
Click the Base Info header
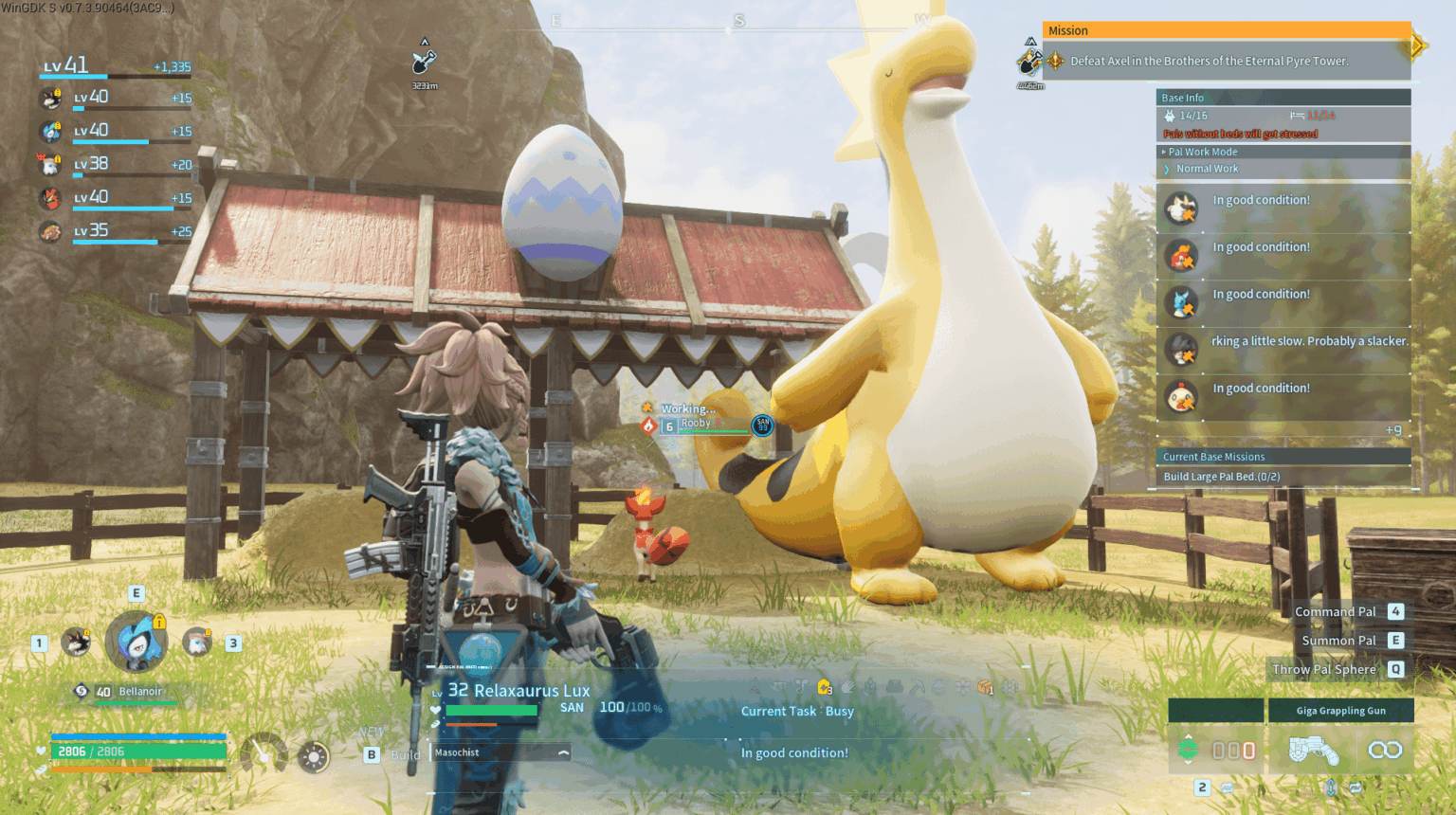1183,98
